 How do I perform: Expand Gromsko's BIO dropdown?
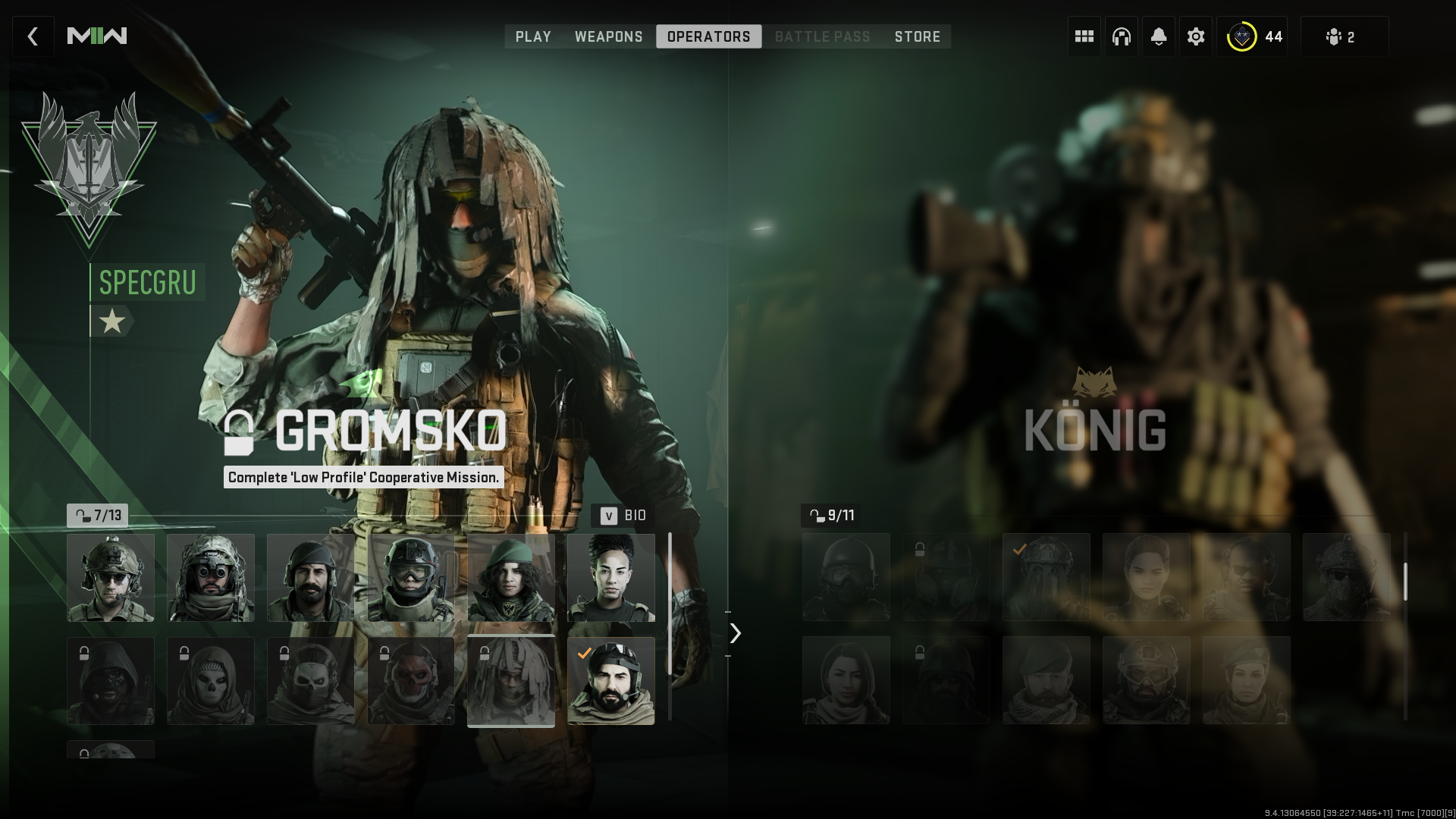click(x=622, y=516)
